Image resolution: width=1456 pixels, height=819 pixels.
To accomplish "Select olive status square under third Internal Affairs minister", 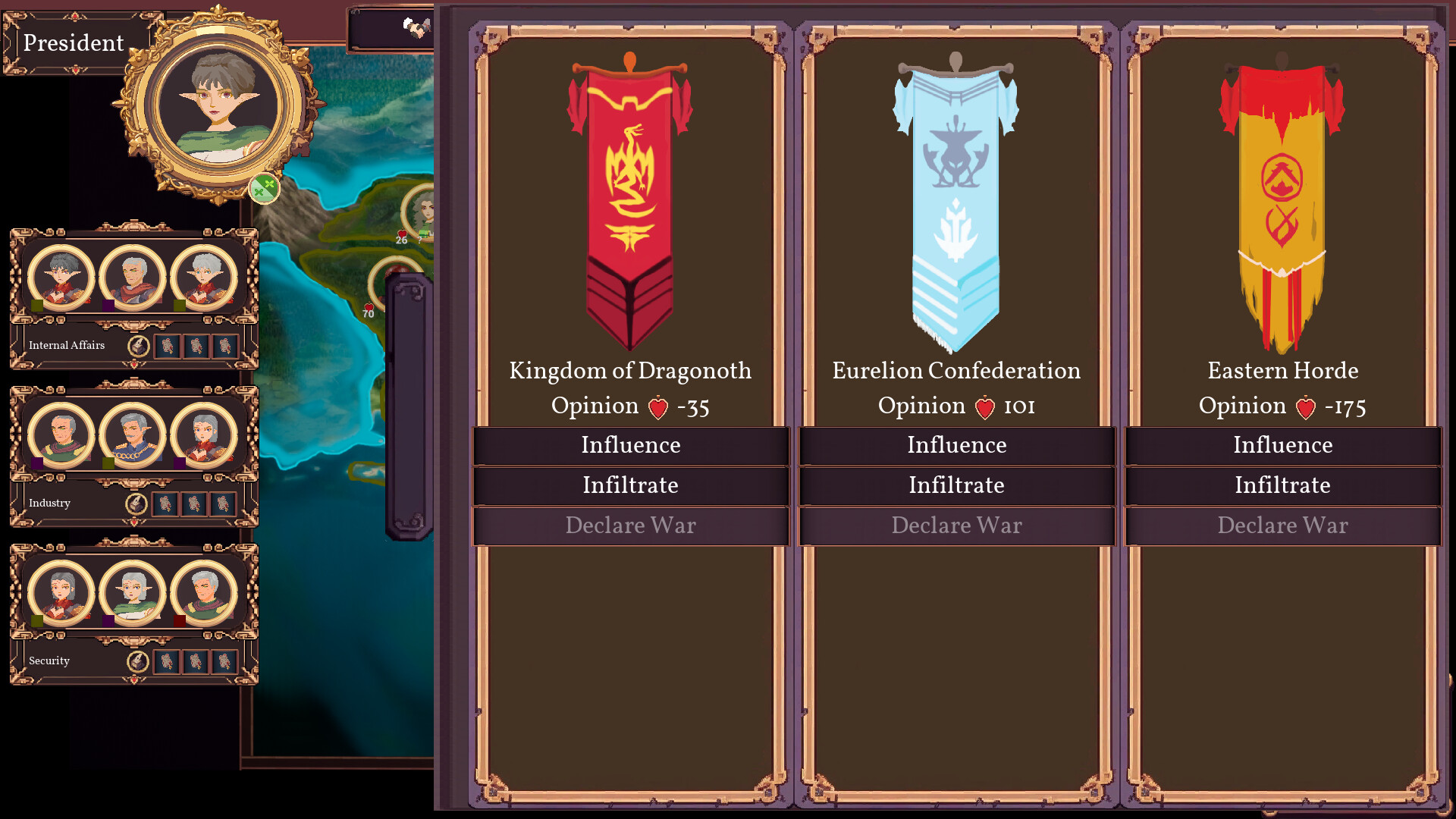I will 179,306.
